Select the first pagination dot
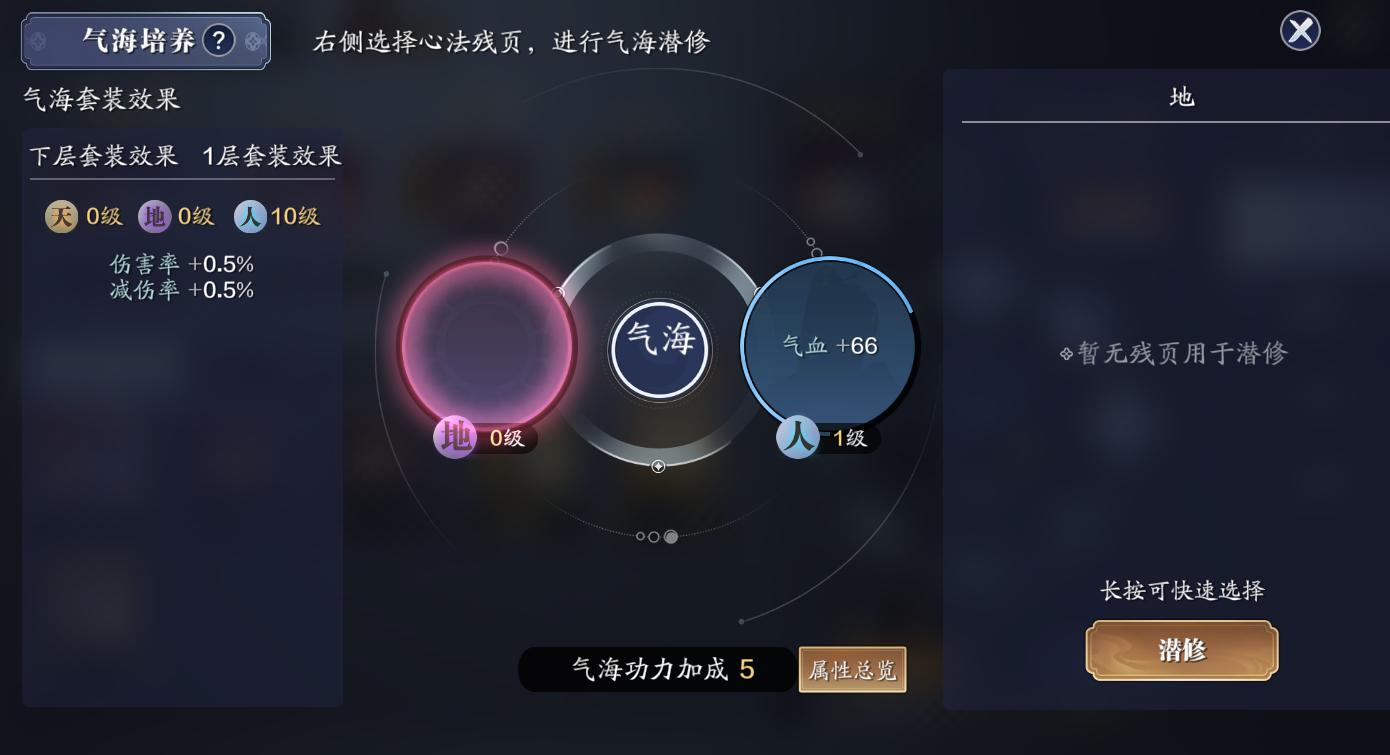 tap(643, 535)
